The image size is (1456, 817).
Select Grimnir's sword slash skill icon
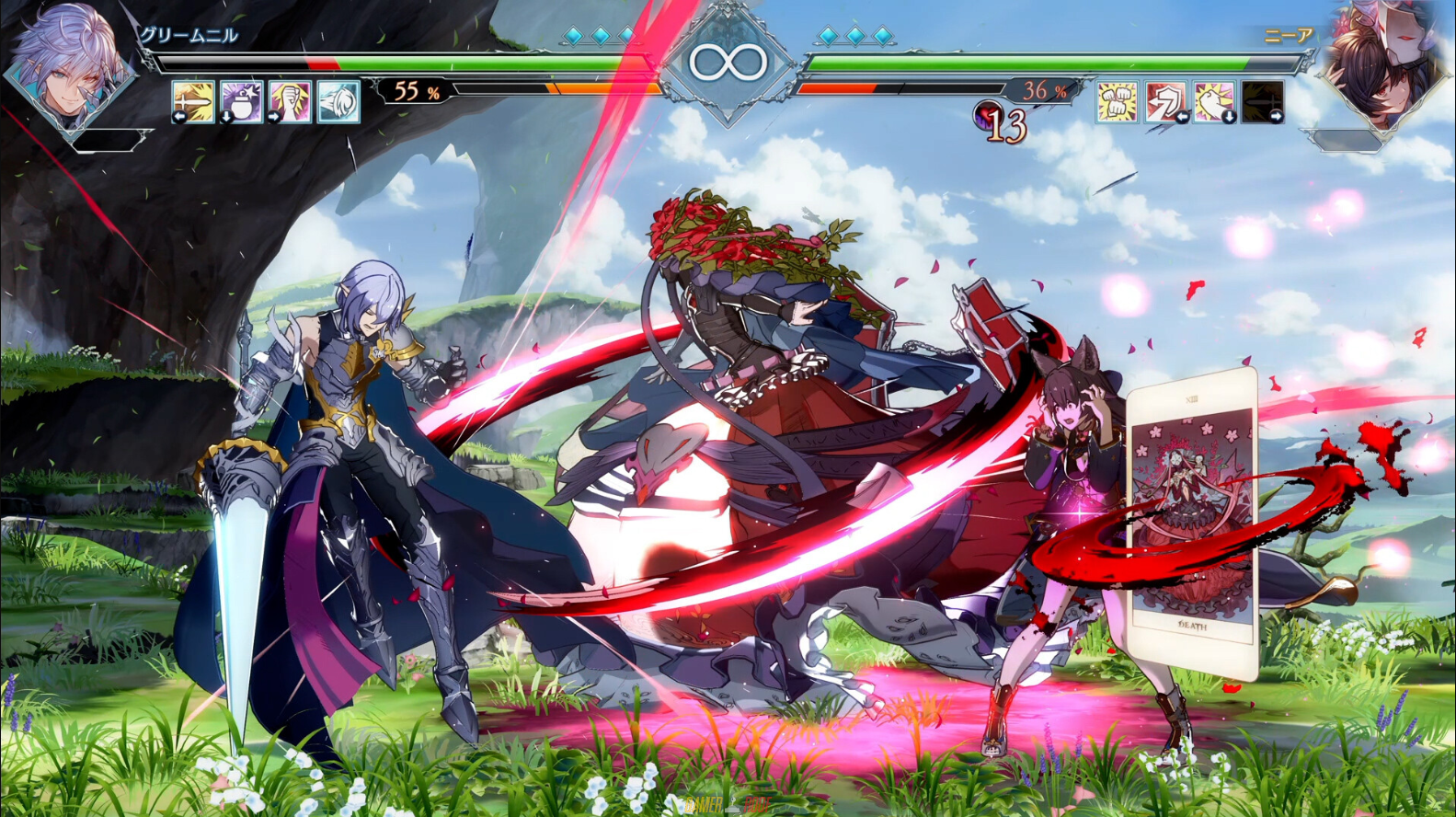[194, 103]
